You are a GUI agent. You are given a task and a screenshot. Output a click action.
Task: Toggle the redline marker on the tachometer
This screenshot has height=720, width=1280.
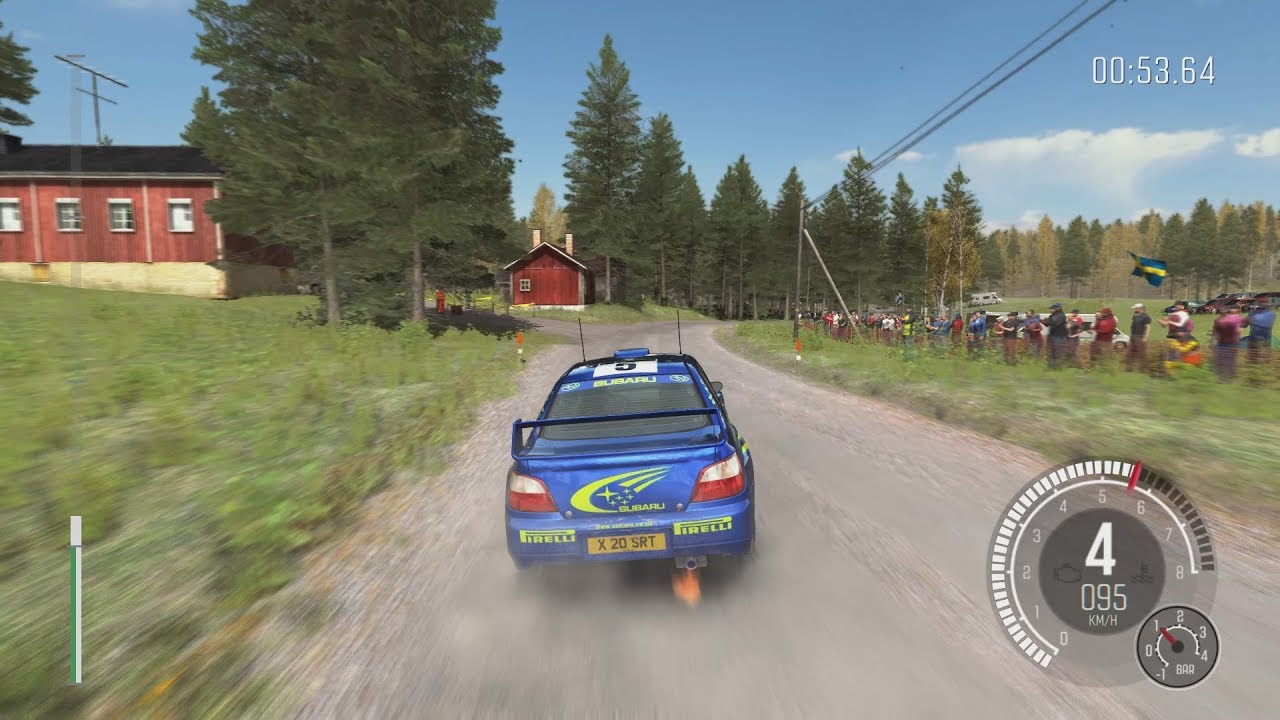(x=1136, y=474)
